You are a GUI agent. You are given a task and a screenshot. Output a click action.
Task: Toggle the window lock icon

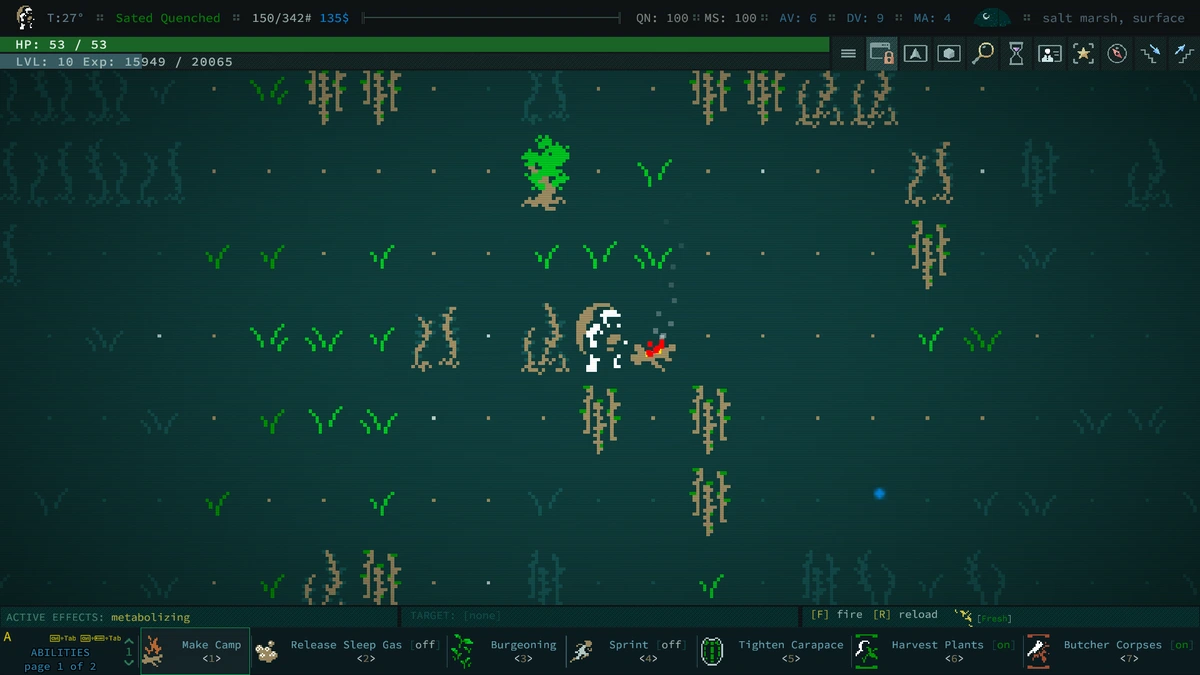(881, 54)
